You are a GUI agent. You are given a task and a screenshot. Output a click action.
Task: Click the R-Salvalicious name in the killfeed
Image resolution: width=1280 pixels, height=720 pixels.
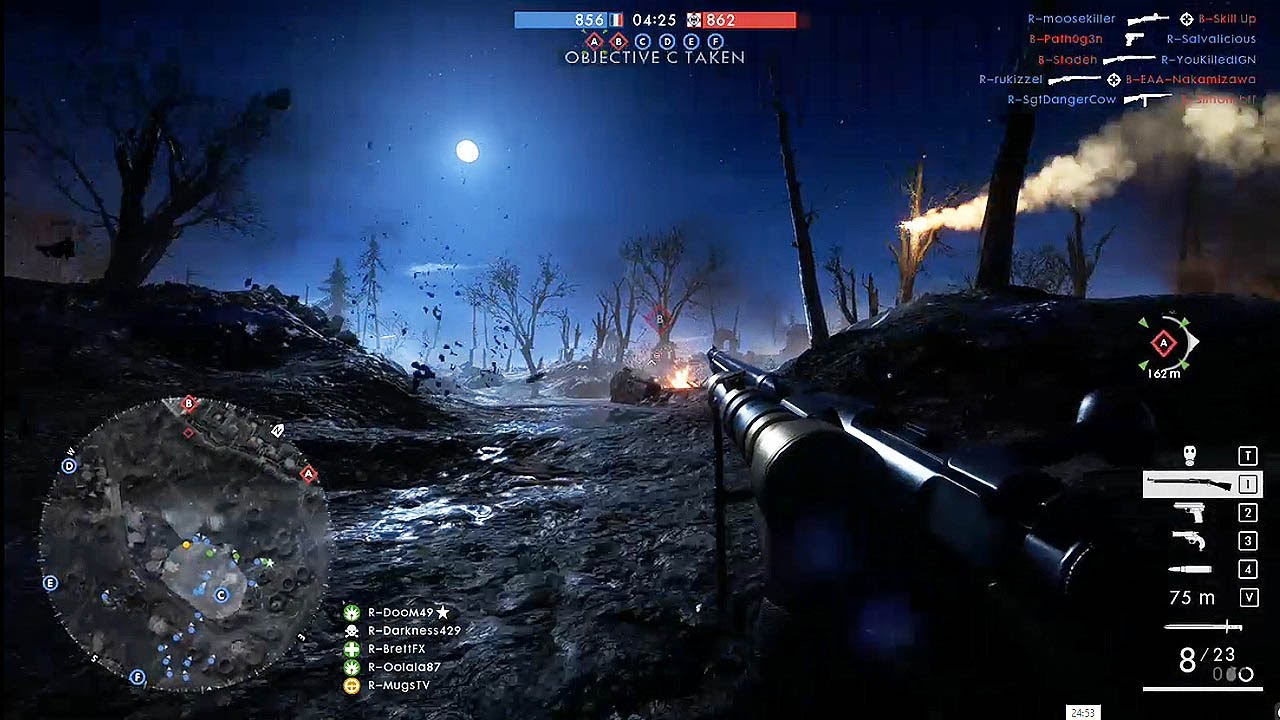tap(1212, 38)
